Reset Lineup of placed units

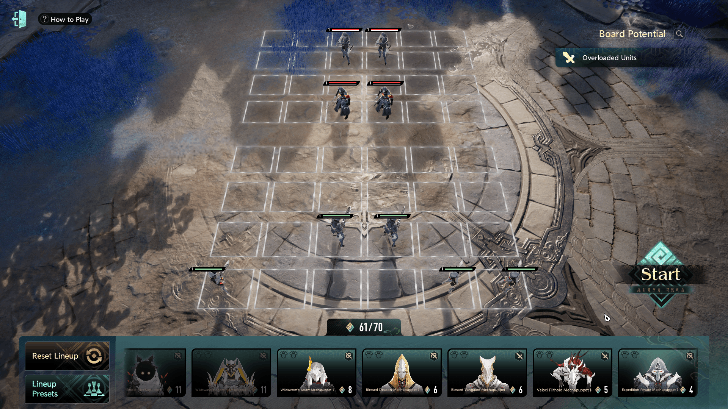[65, 355]
